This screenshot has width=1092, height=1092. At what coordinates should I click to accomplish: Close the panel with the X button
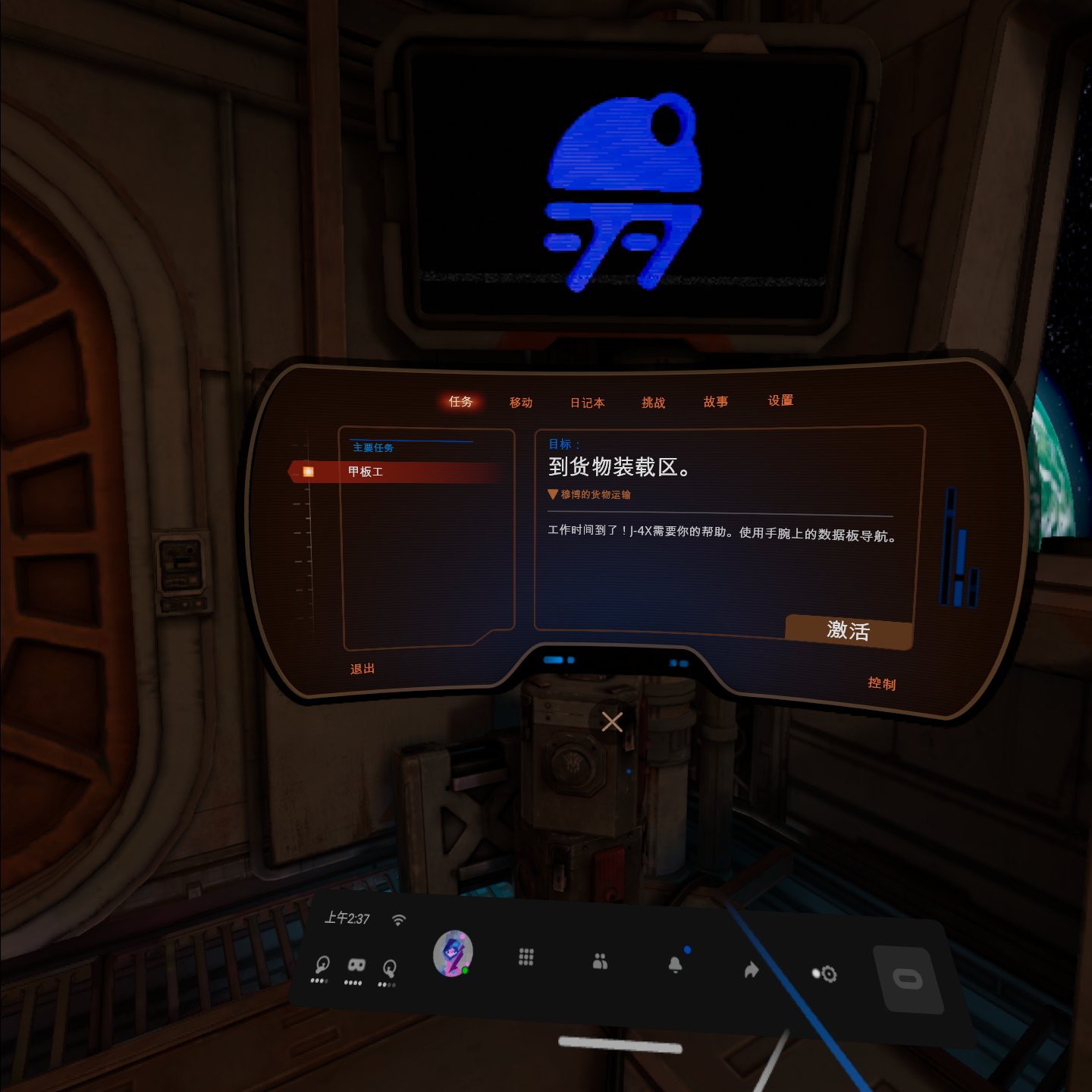[x=612, y=722]
